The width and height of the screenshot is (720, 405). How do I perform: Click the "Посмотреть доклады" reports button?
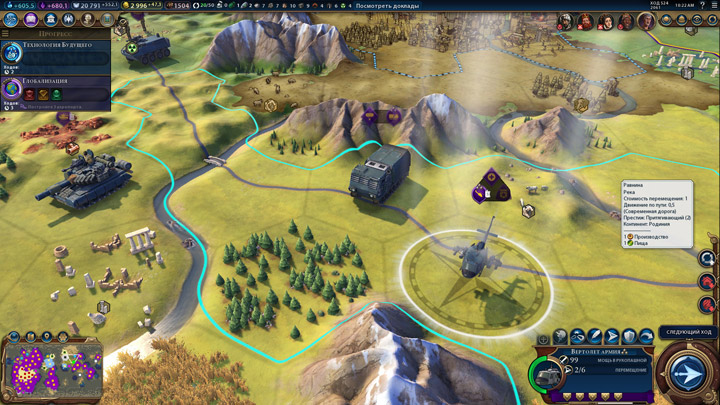point(388,5)
